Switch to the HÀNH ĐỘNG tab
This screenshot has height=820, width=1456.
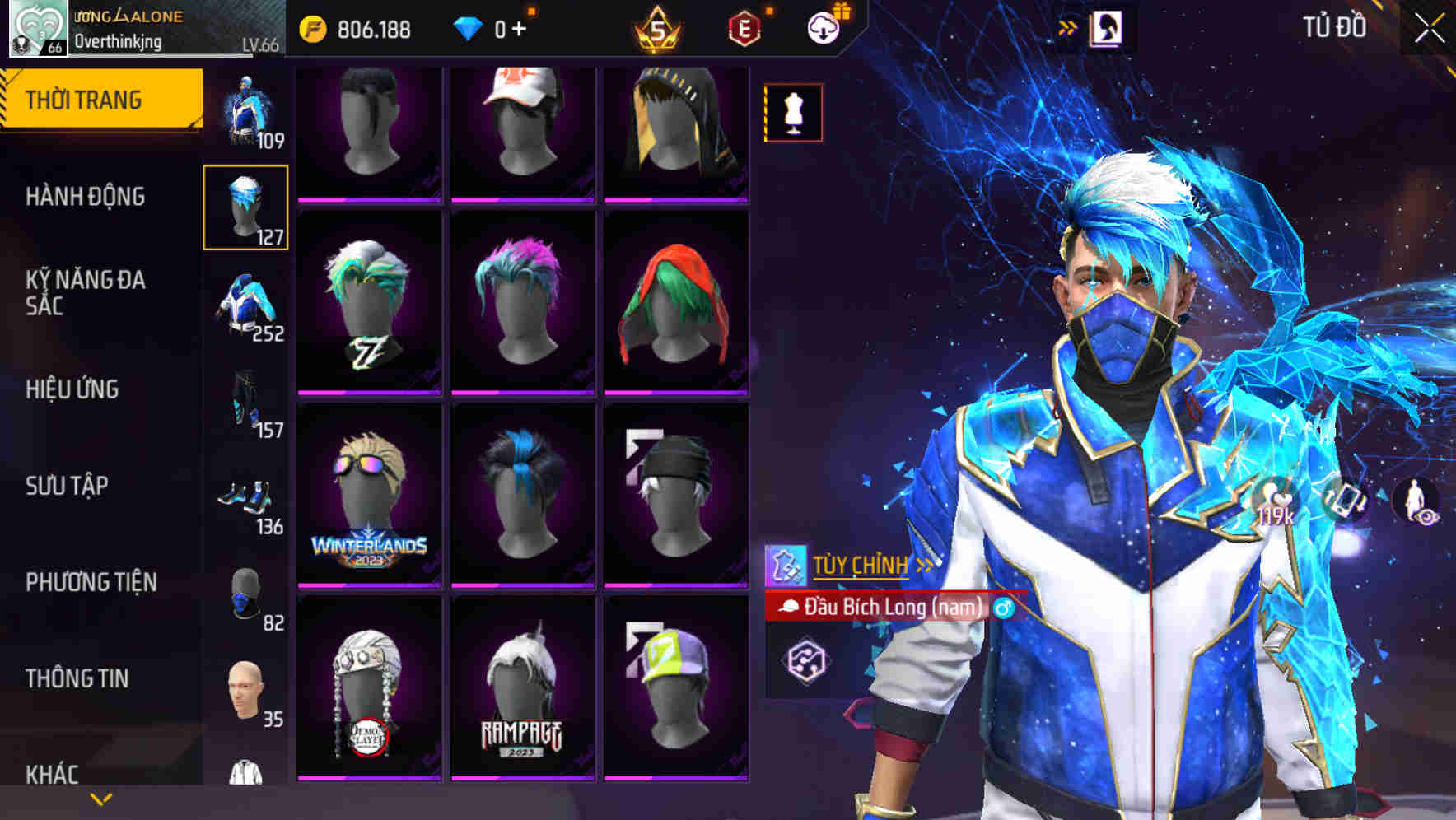click(x=84, y=197)
